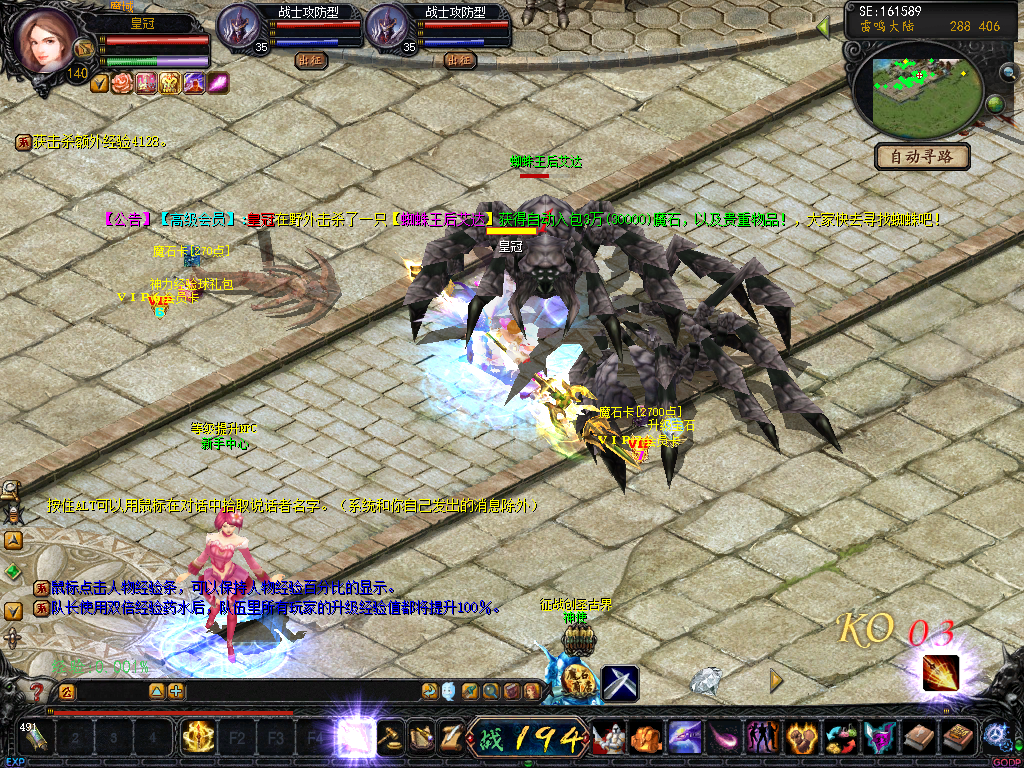This screenshot has height=768, width=1024.
Task: Click the rose buff icon
Action: (x=121, y=83)
